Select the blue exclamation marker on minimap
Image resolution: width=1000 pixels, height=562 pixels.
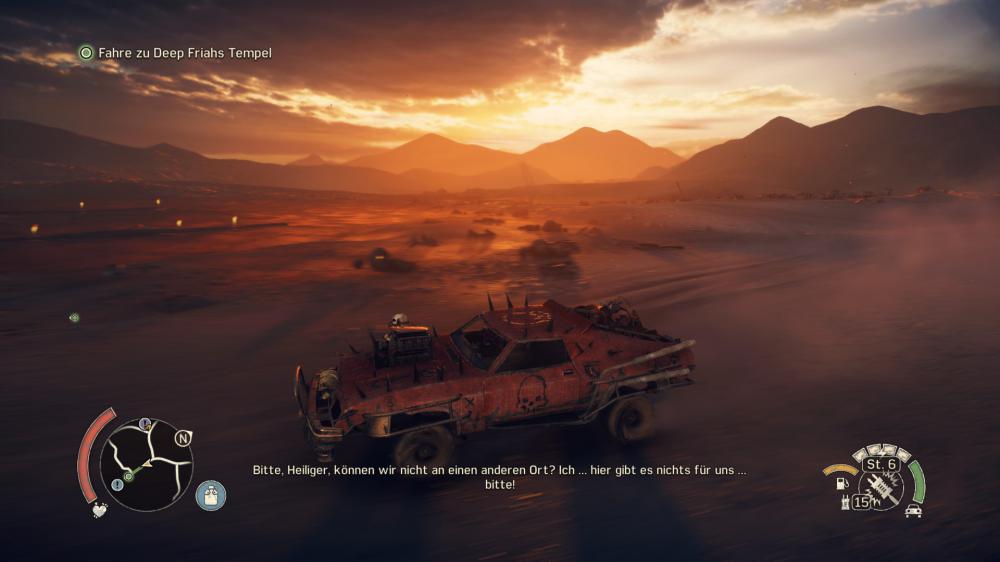pyautogui.click(x=117, y=484)
